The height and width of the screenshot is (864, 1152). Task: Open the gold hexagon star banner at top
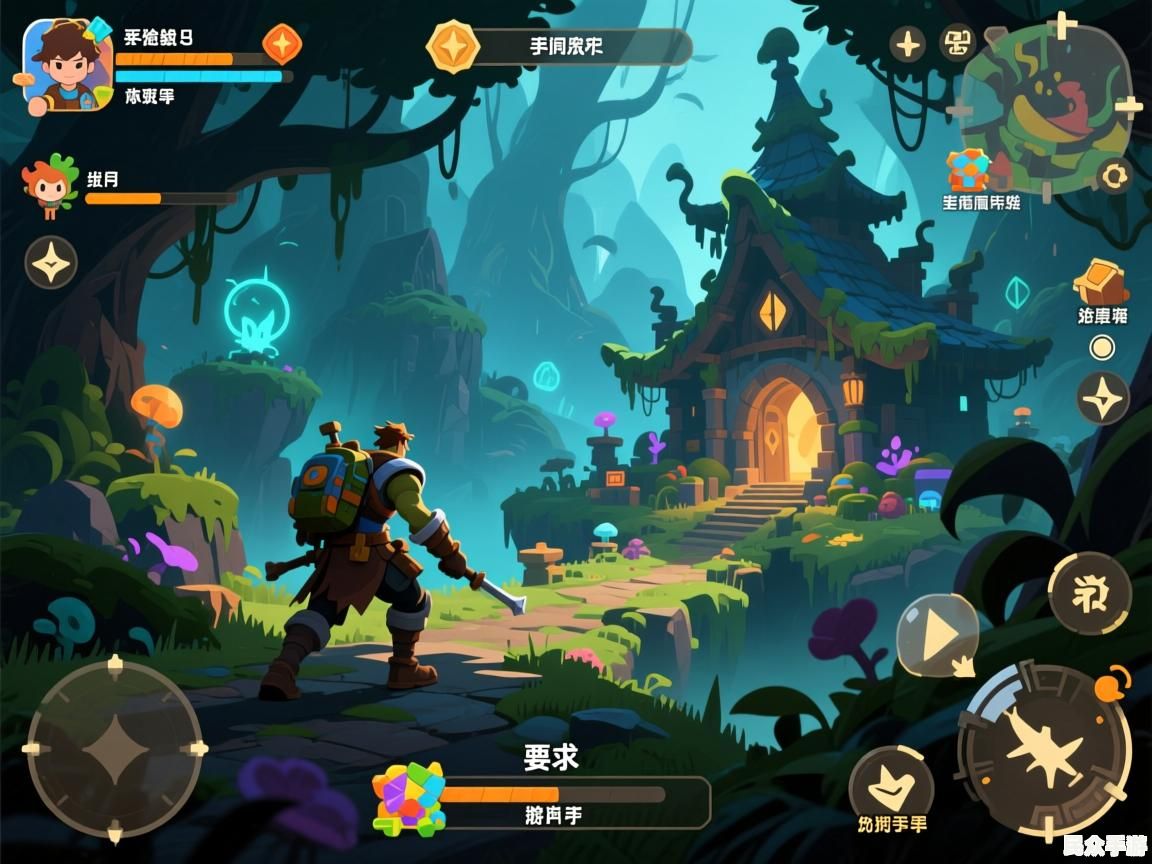tap(453, 46)
